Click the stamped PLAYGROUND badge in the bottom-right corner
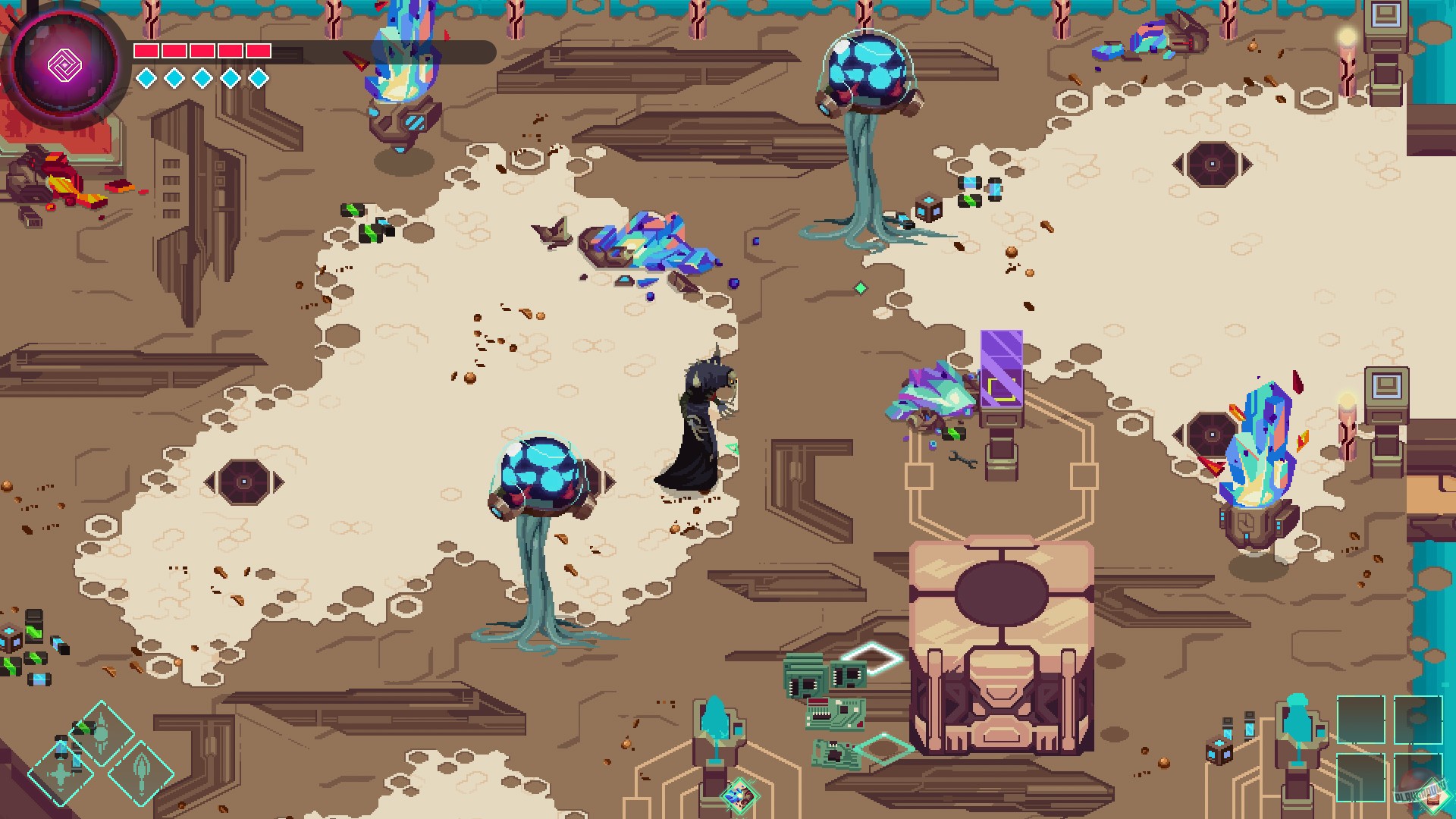Screen dimensions: 1456x819 (x=1422, y=795)
